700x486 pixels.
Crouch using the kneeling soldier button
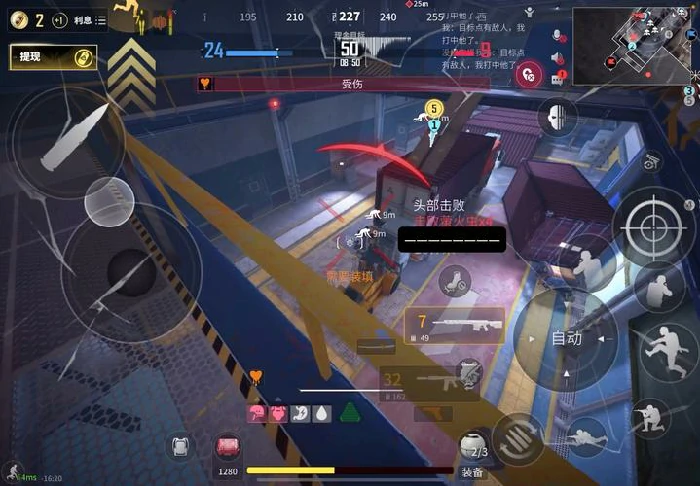(651, 416)
